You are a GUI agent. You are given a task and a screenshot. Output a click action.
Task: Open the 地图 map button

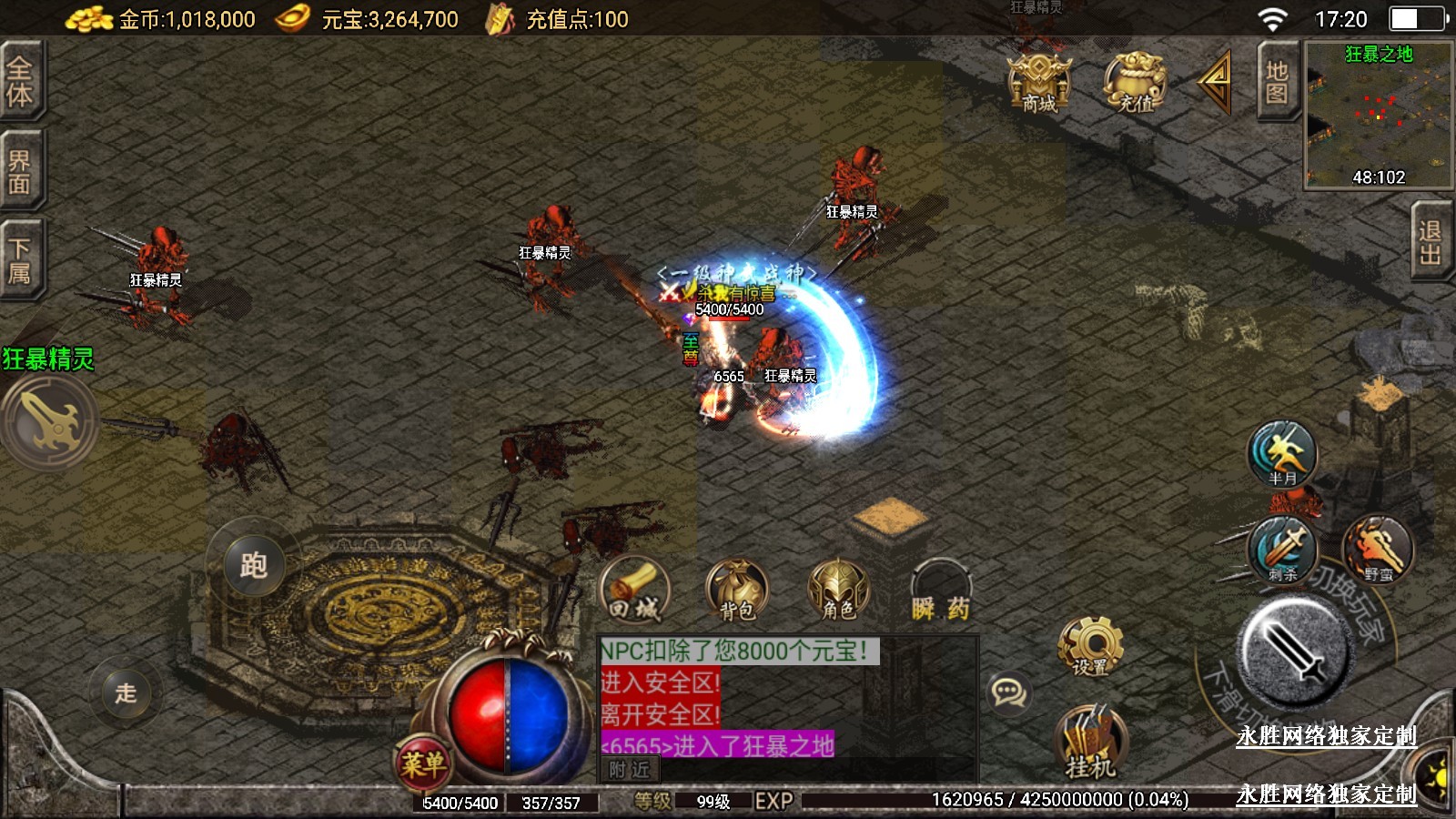pos(1277,82)
